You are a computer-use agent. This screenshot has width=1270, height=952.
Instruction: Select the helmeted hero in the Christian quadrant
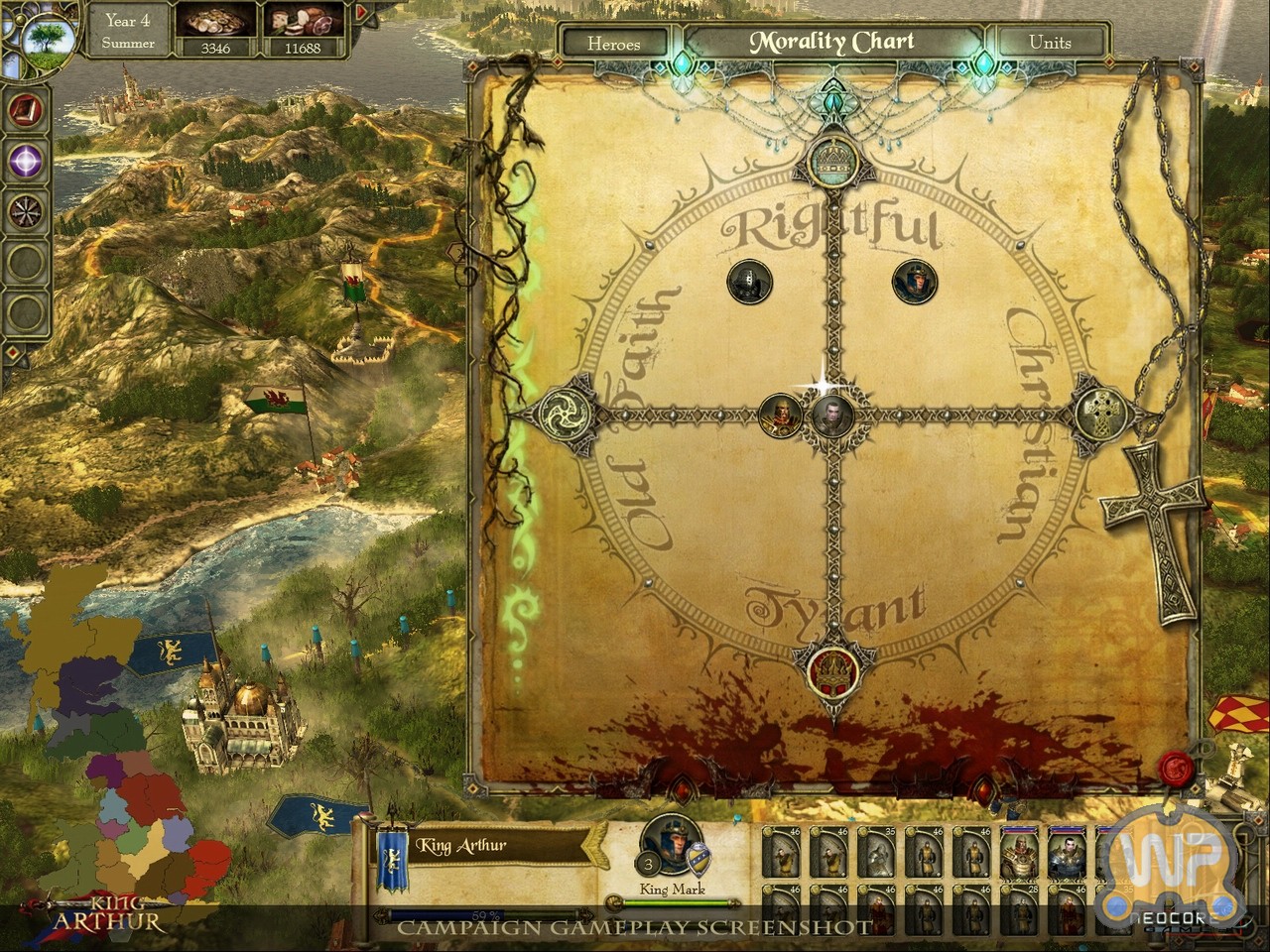[x=913, y=282]
